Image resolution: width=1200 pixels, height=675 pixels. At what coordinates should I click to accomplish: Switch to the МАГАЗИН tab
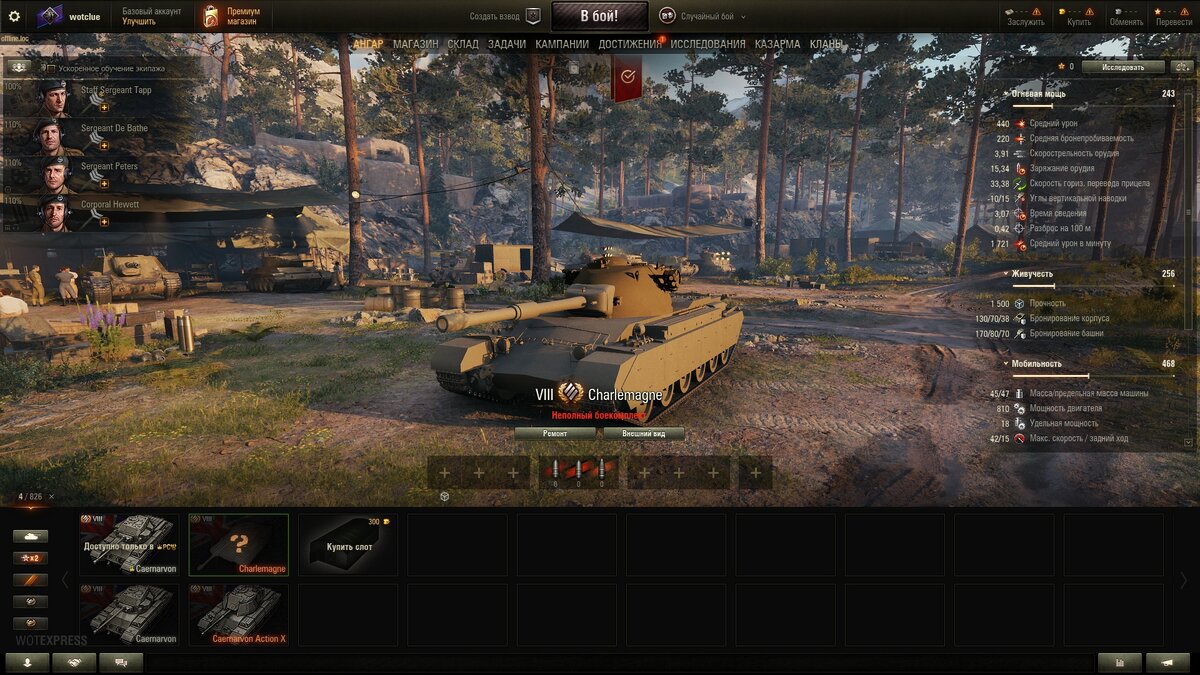tap(415, 44)
